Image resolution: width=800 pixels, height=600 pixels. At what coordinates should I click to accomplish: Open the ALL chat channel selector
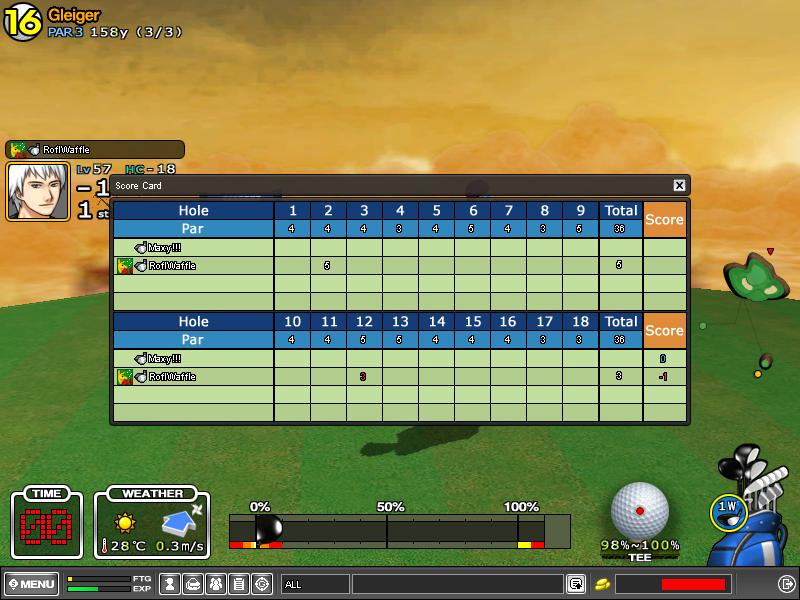click(314, 584)
